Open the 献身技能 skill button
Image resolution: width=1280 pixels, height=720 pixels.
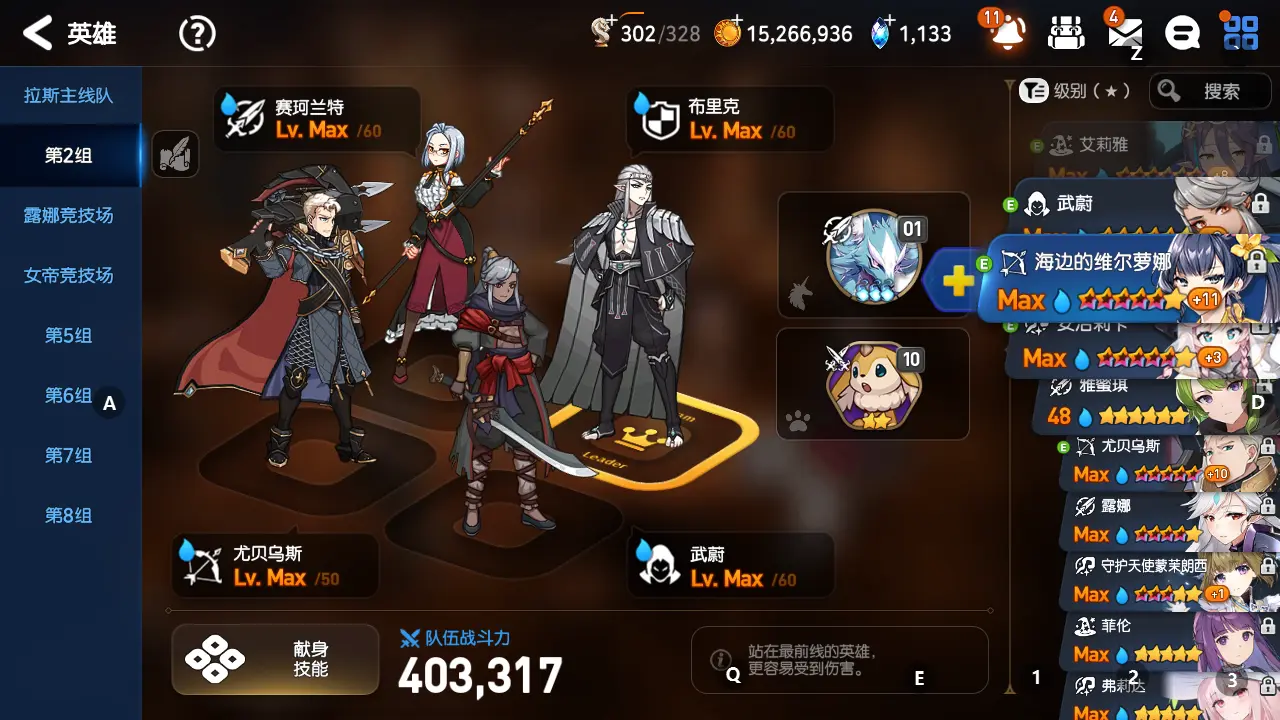275,659
